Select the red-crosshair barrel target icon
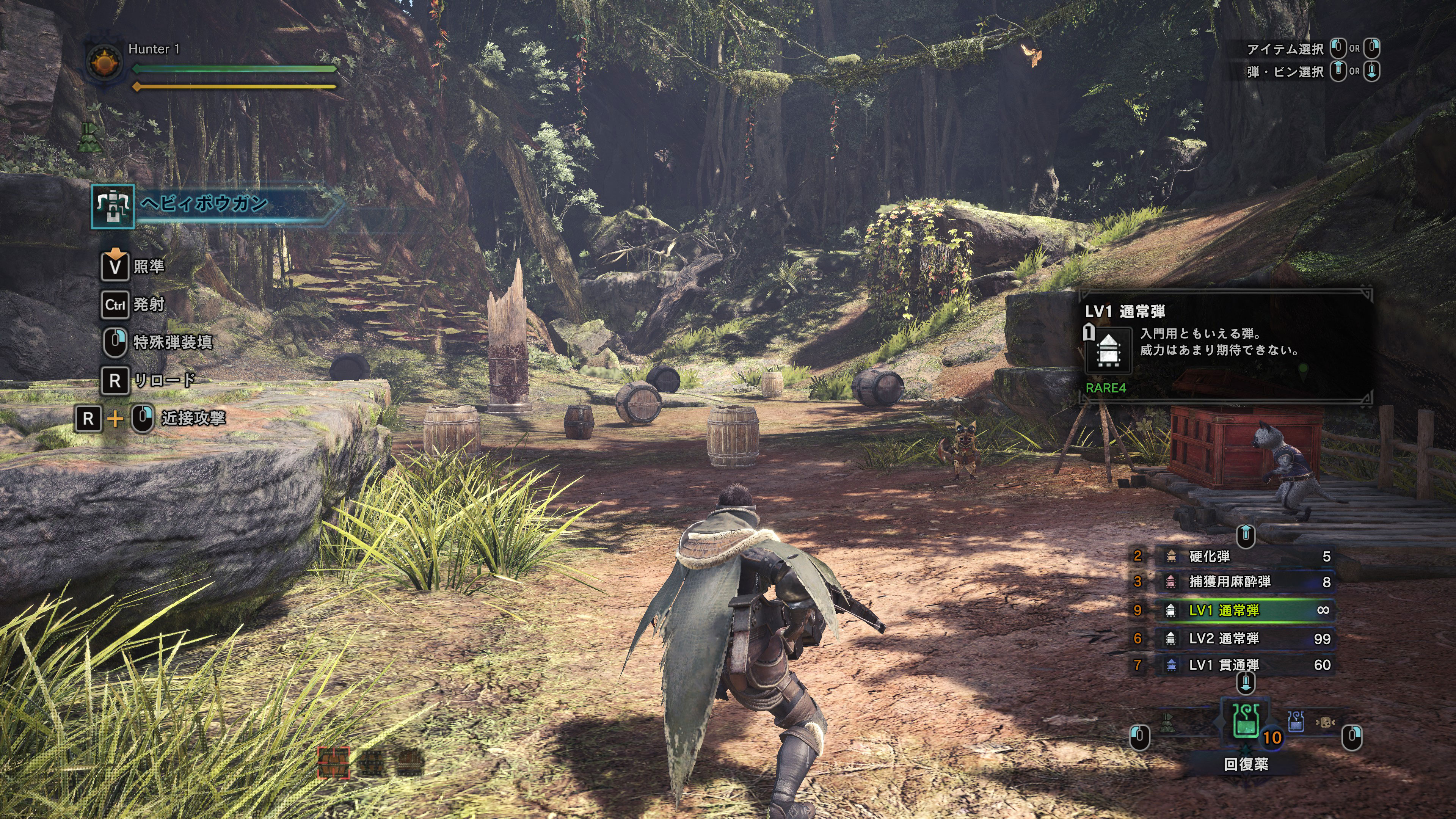Image resolution: width=1456 pixels, height=819 pixels. [334, 762]
